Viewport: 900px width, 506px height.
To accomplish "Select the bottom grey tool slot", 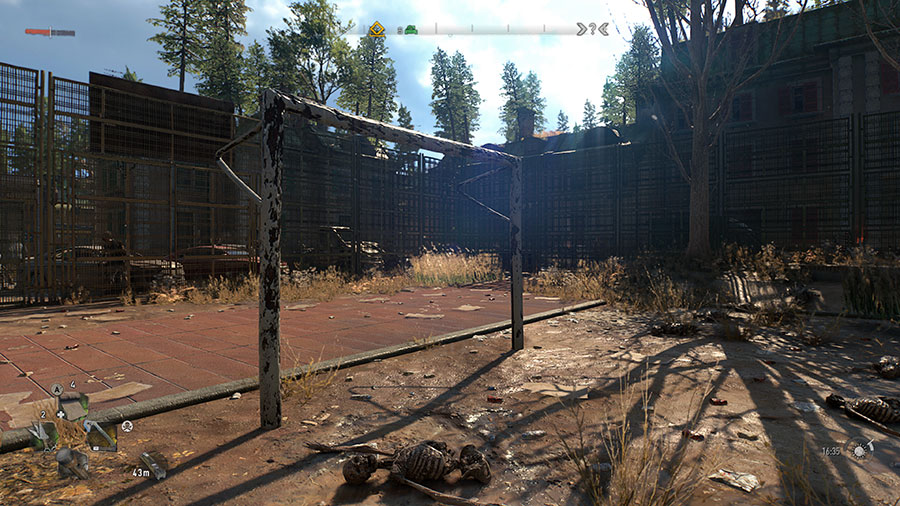I will point(71,461).
